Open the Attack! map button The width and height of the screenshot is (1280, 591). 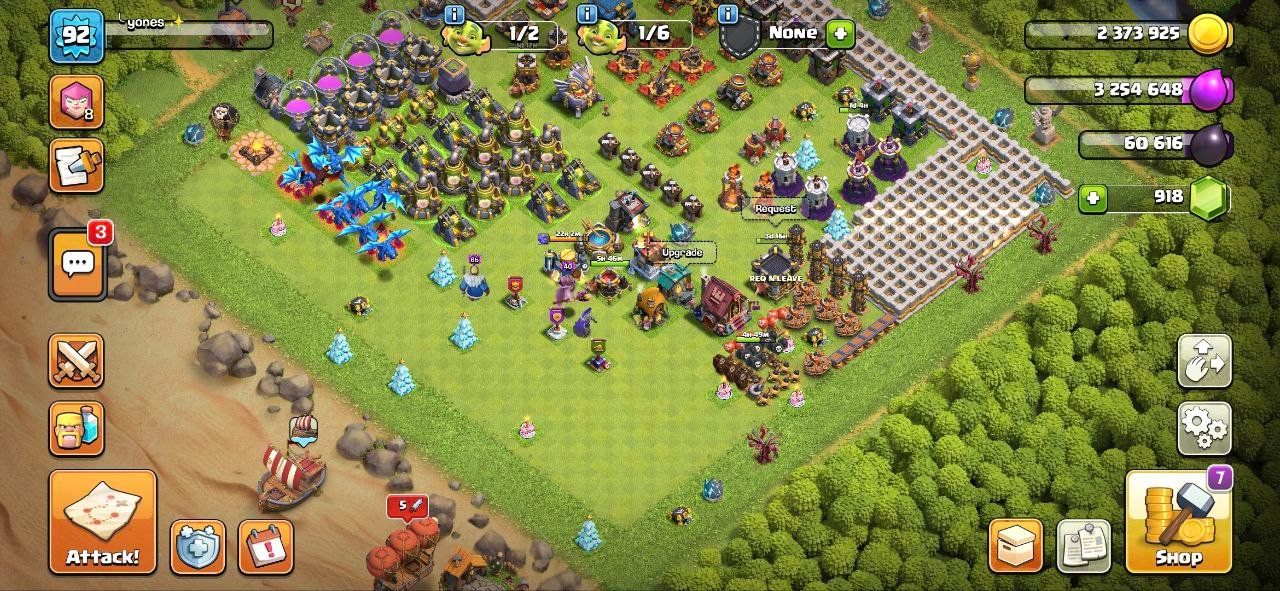coord(103,521)
